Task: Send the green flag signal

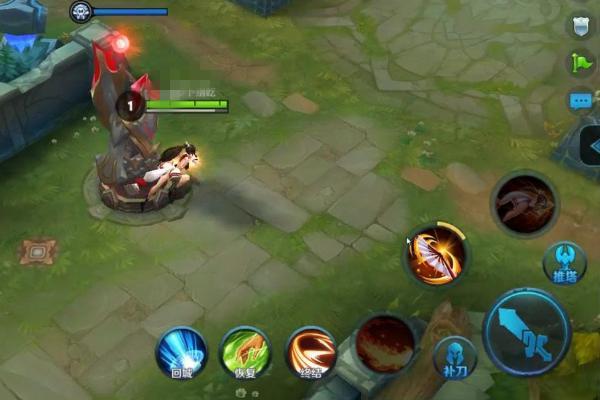Action: [x=581, y=63]
